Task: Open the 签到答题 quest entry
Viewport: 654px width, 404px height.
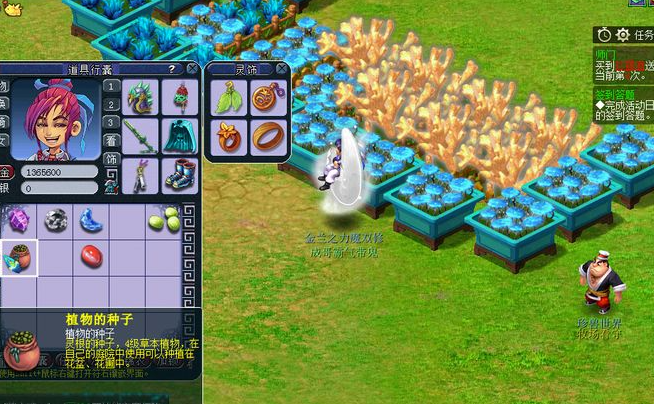Action: (620, 94)
